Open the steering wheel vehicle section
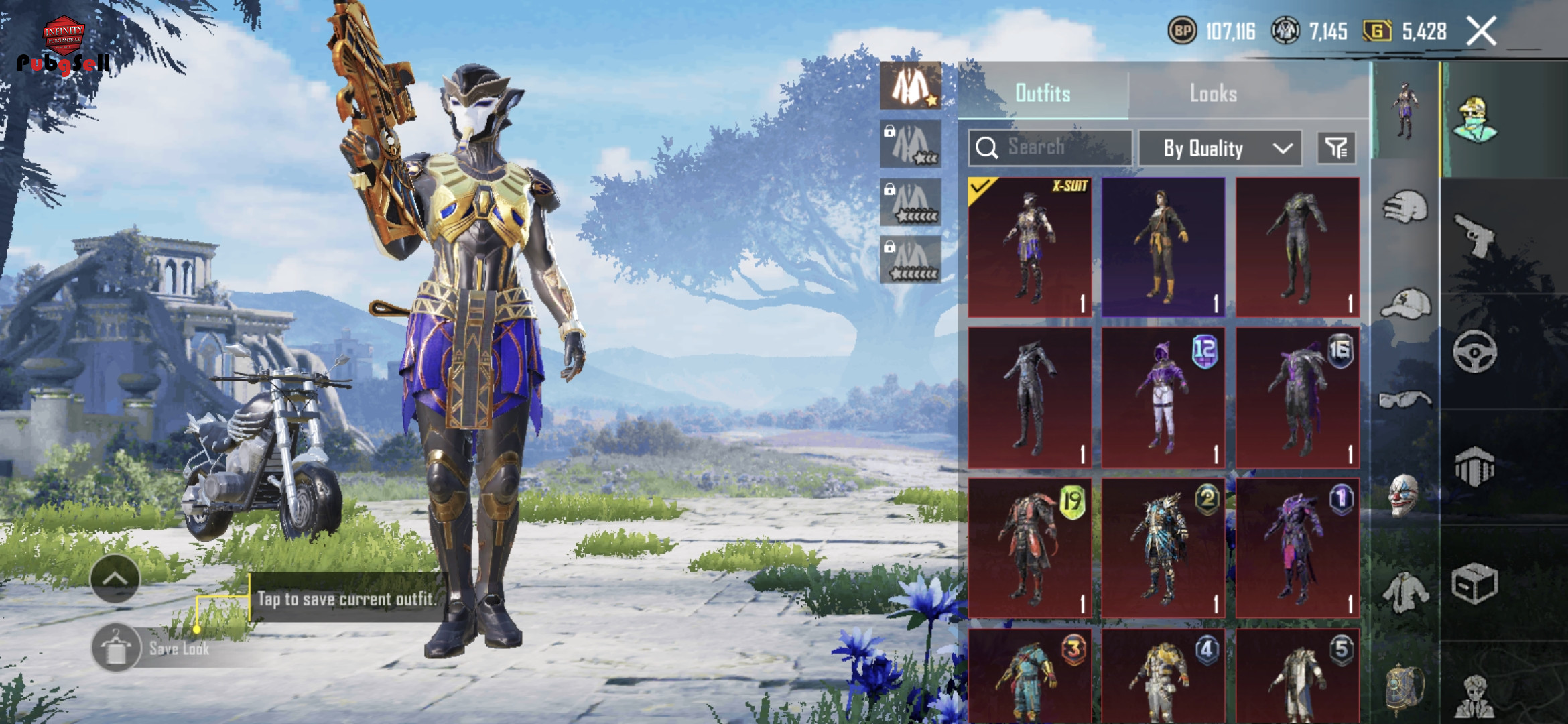This screenshot has width=1568, height=724. pos(1474,351)
